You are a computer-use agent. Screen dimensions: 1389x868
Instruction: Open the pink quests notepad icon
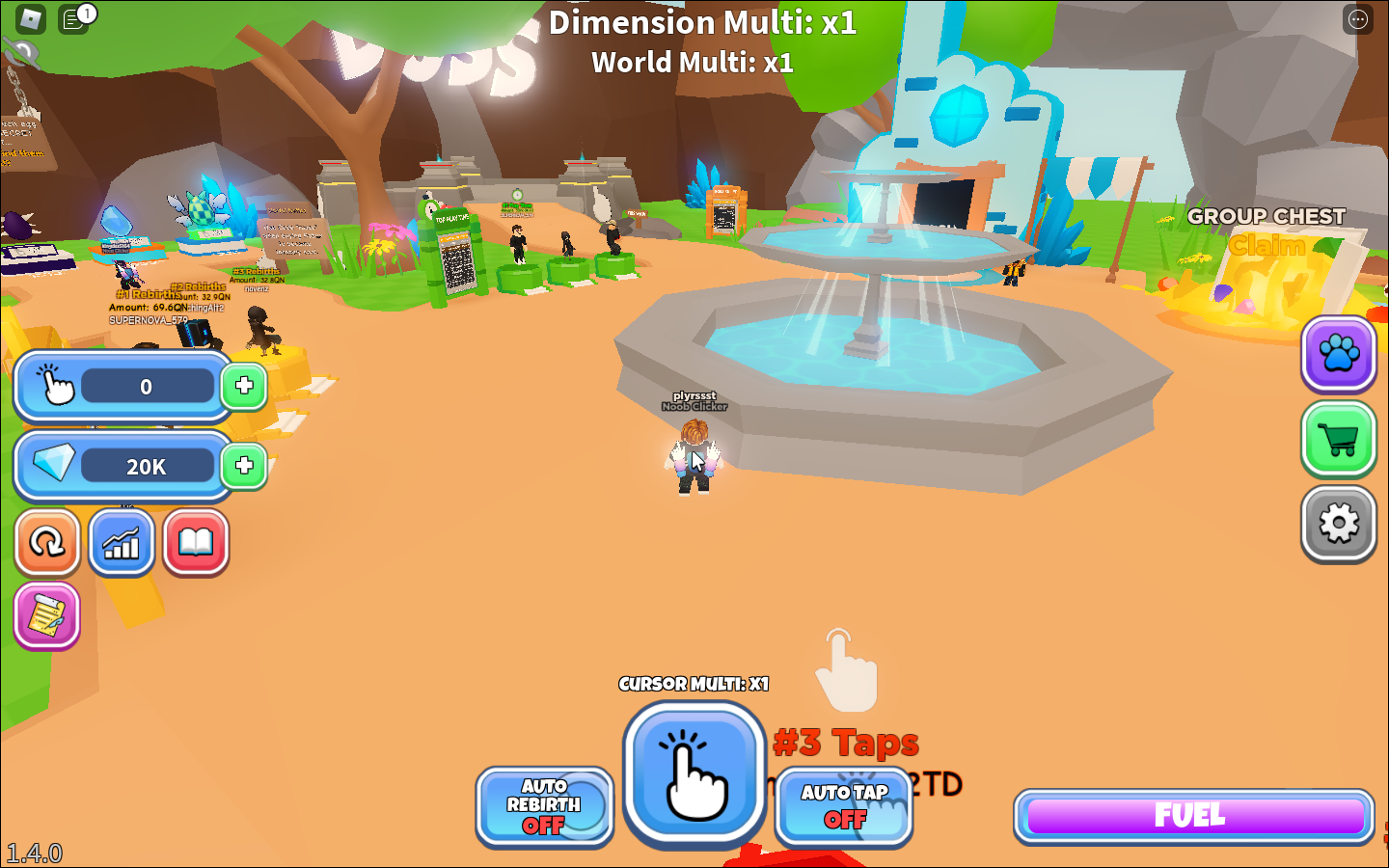(x=45, y=616)
